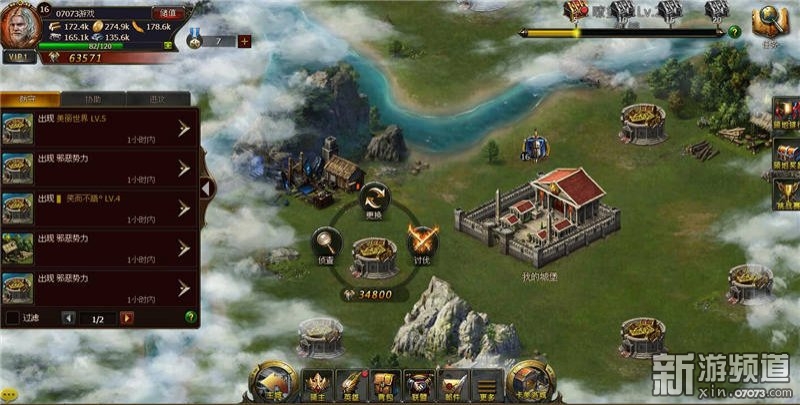The image size is (800, 405).
Task: Click the 储值 recharge button
Action: [x=167, y=12]
